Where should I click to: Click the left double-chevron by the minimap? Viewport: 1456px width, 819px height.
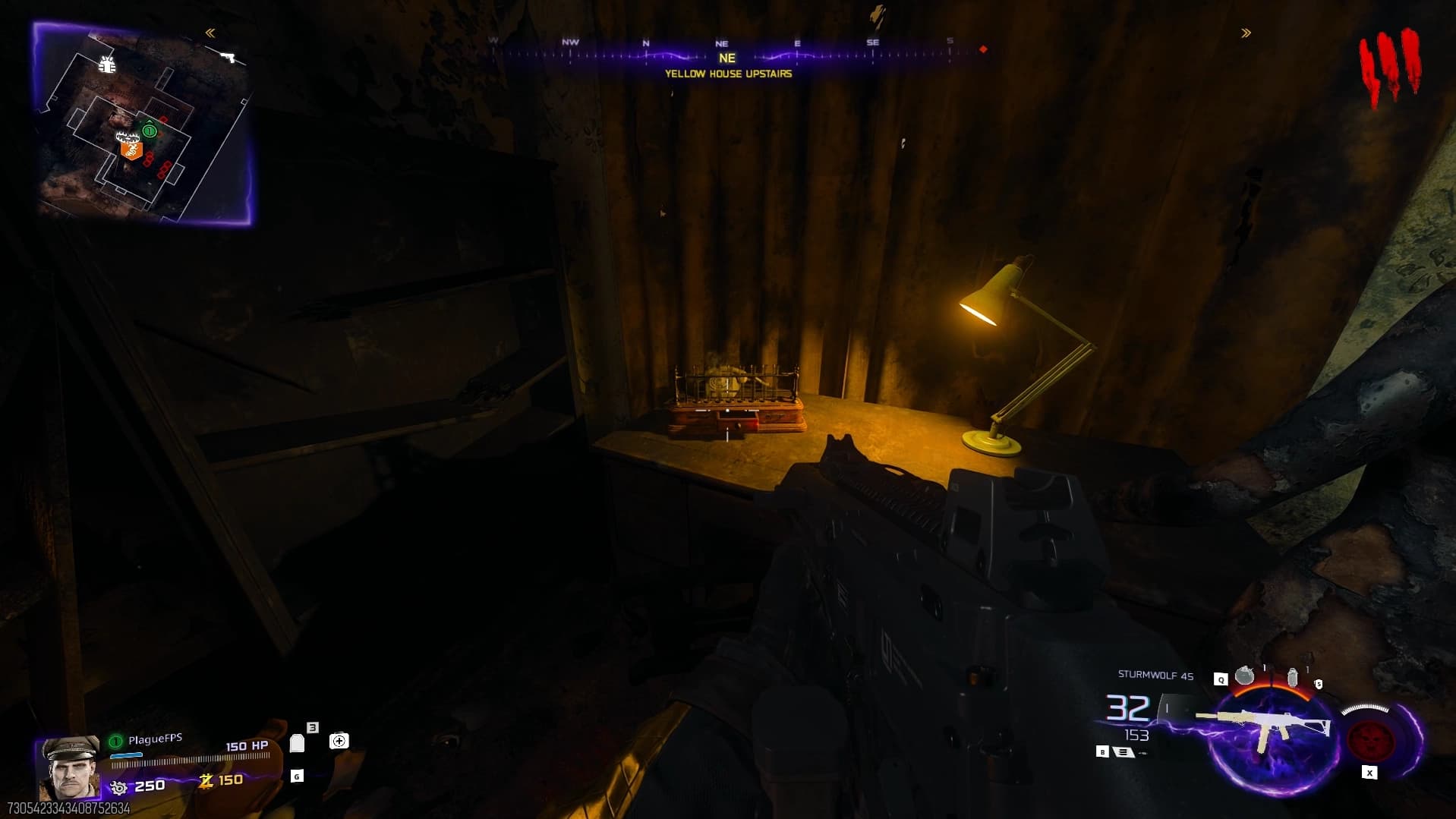[210, 33]
